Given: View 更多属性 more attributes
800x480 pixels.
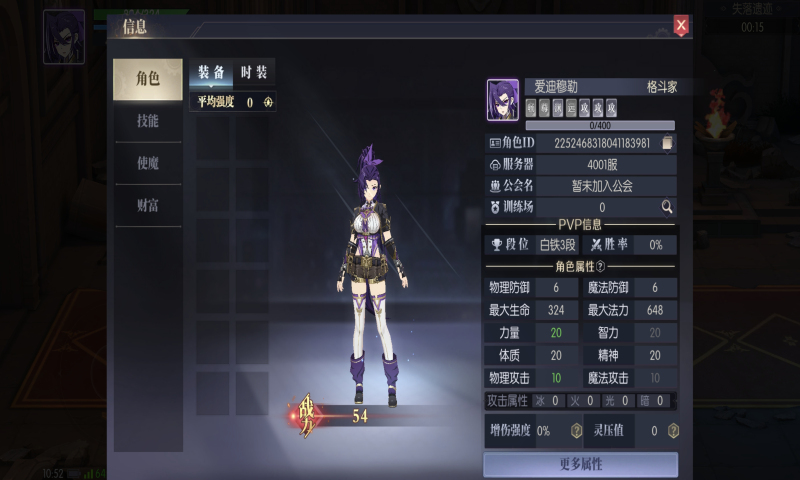Looking at the screenshot, I should [580, 464].
